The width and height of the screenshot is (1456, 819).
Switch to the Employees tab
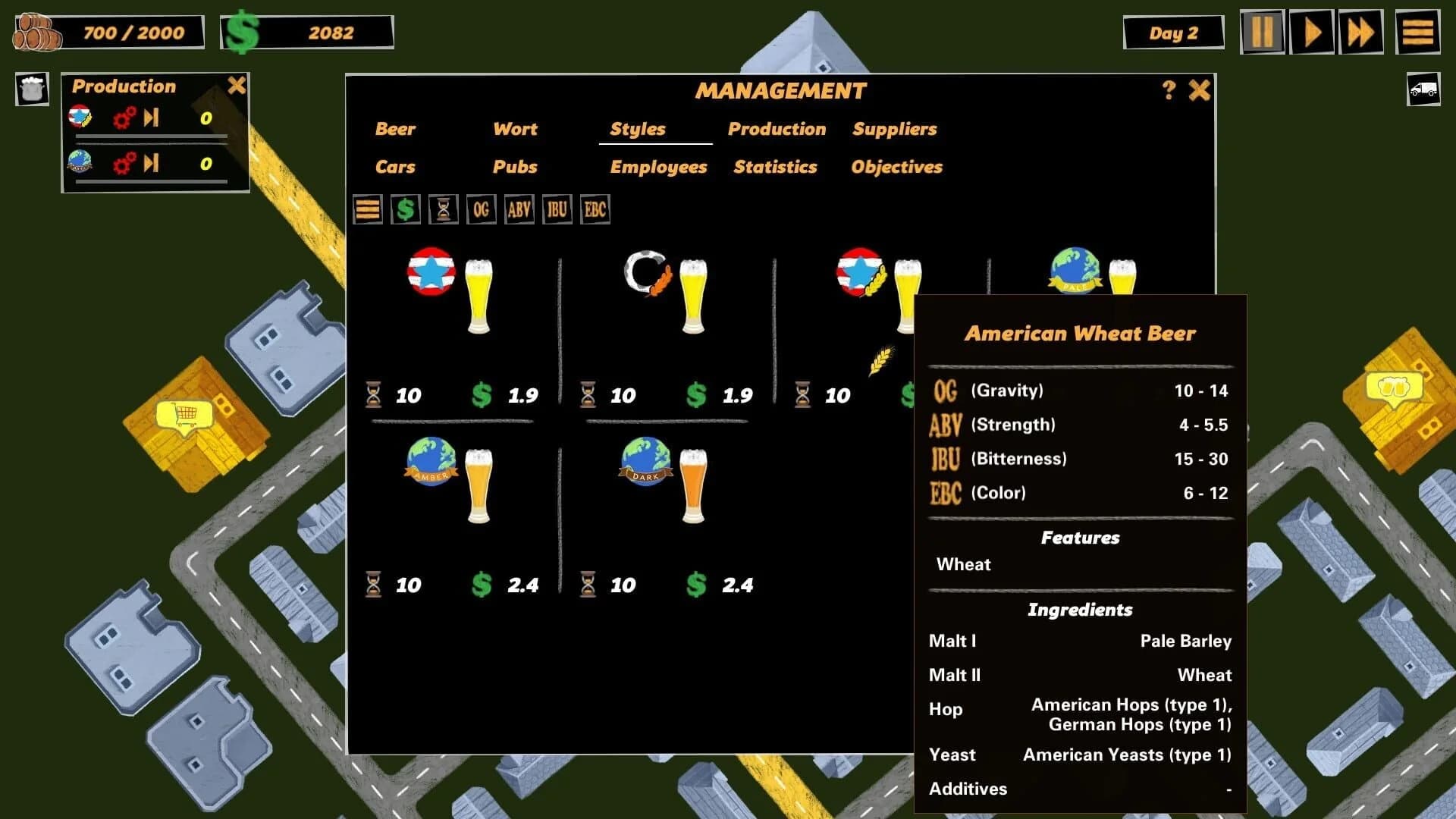pos(658,167)
